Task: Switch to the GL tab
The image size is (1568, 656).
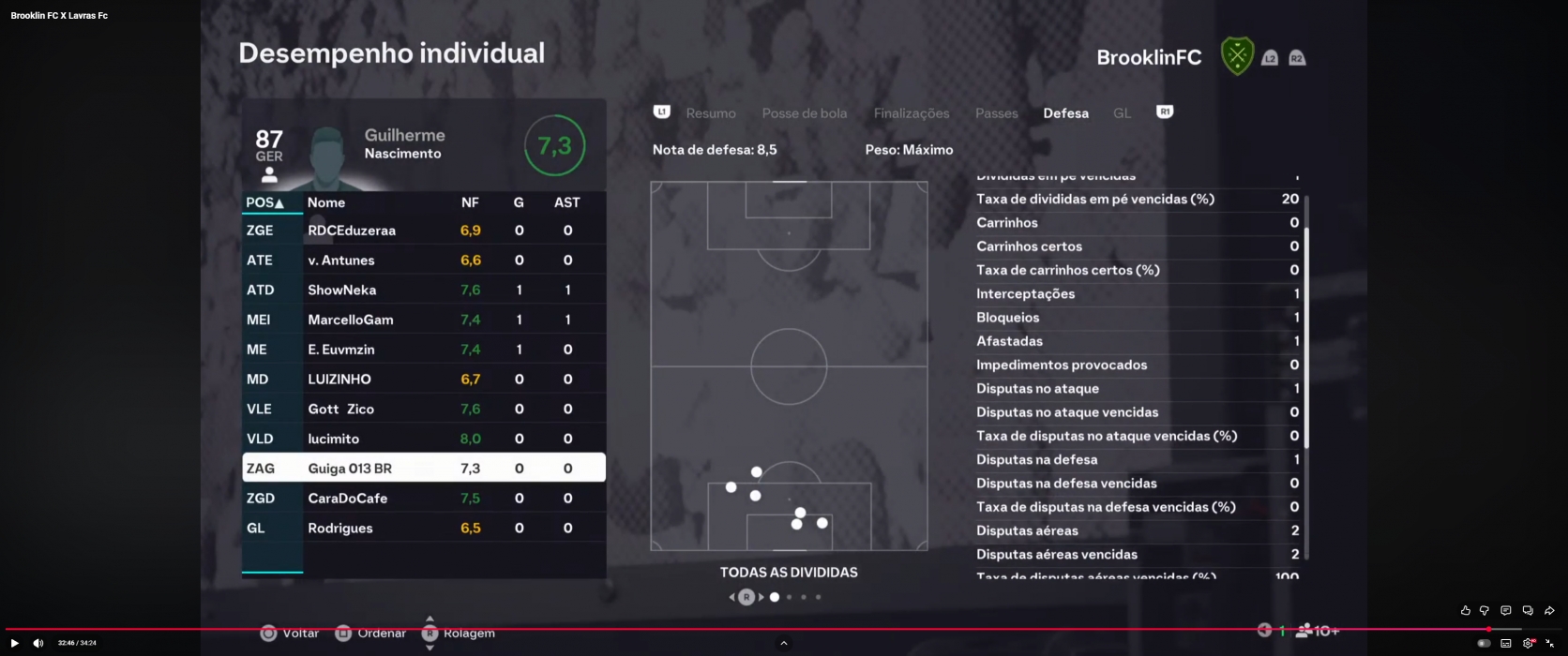Action: pos(1122,113)
